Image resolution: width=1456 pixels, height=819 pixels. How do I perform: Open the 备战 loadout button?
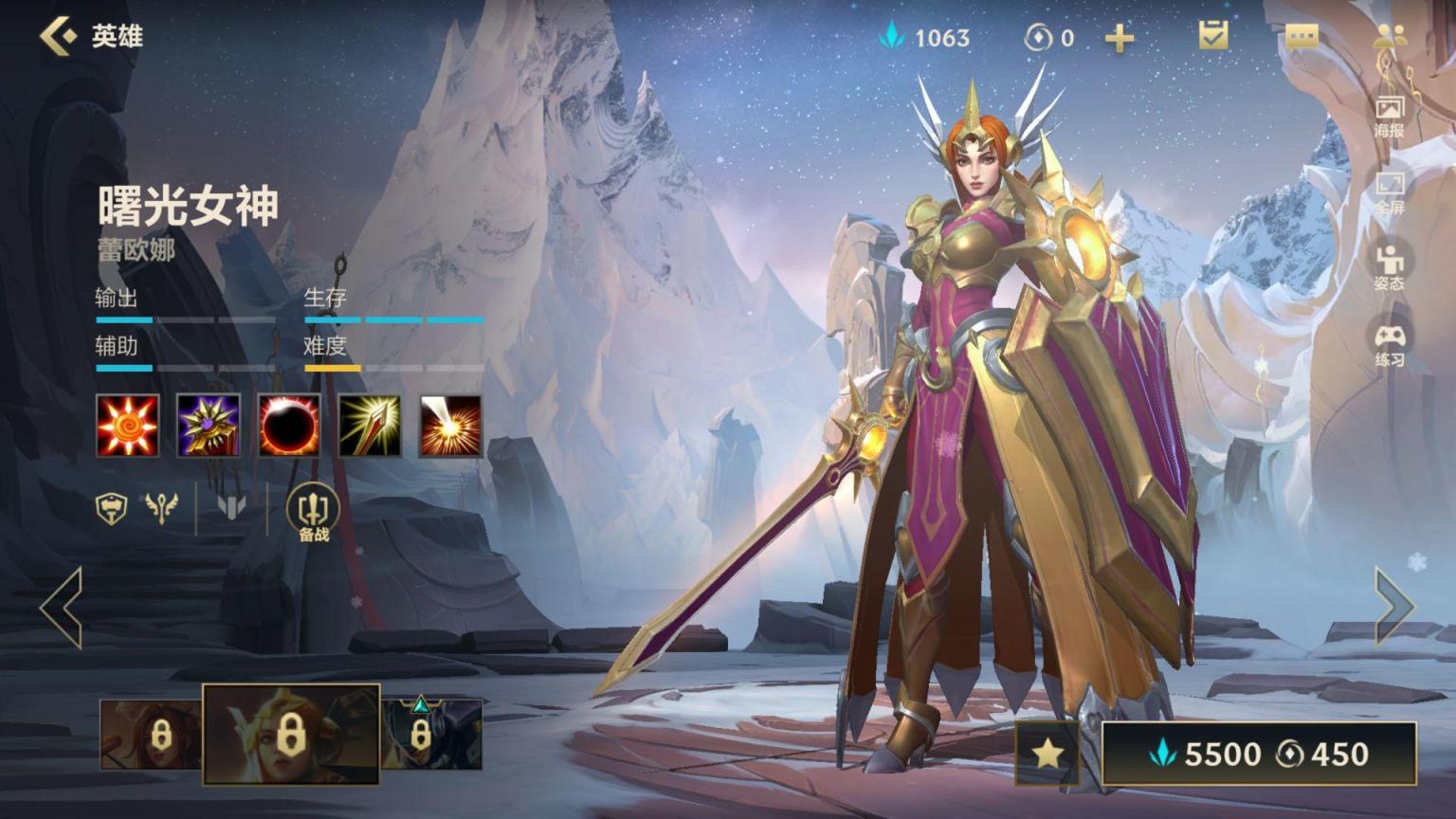314,513
